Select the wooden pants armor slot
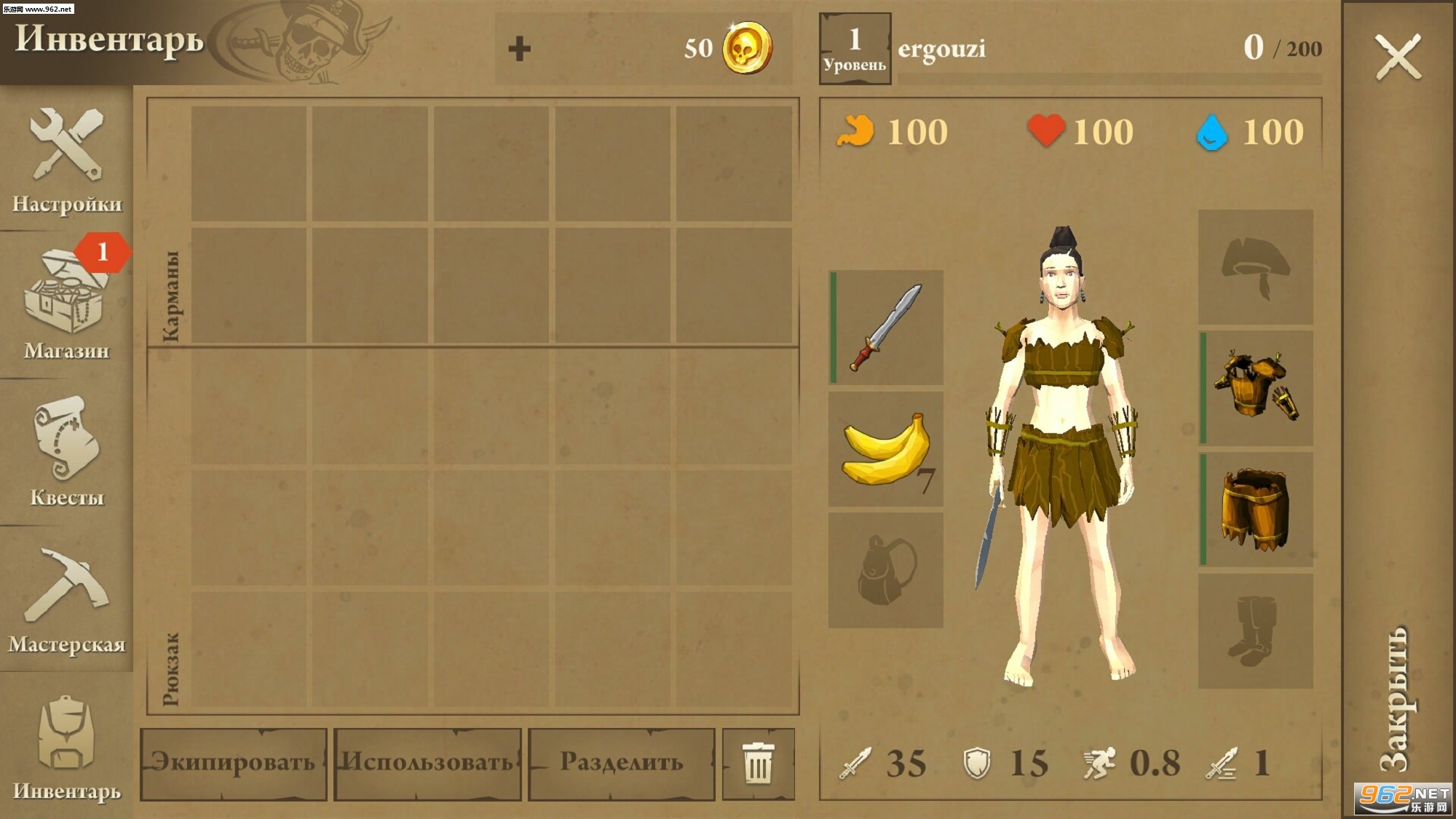 tap(1256, 510)
